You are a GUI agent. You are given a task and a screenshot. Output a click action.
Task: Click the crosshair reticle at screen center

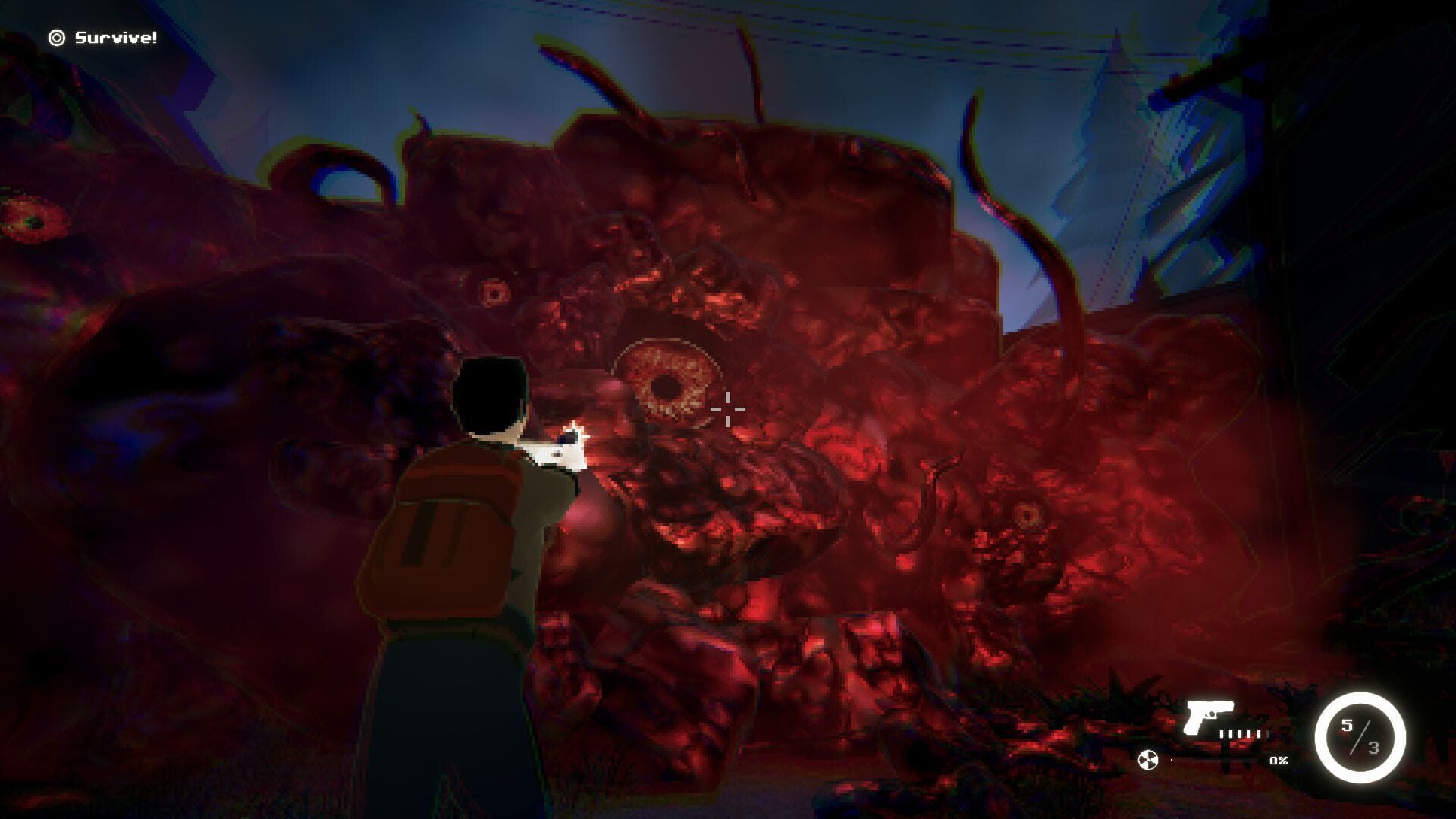click(x=726, y=409)
